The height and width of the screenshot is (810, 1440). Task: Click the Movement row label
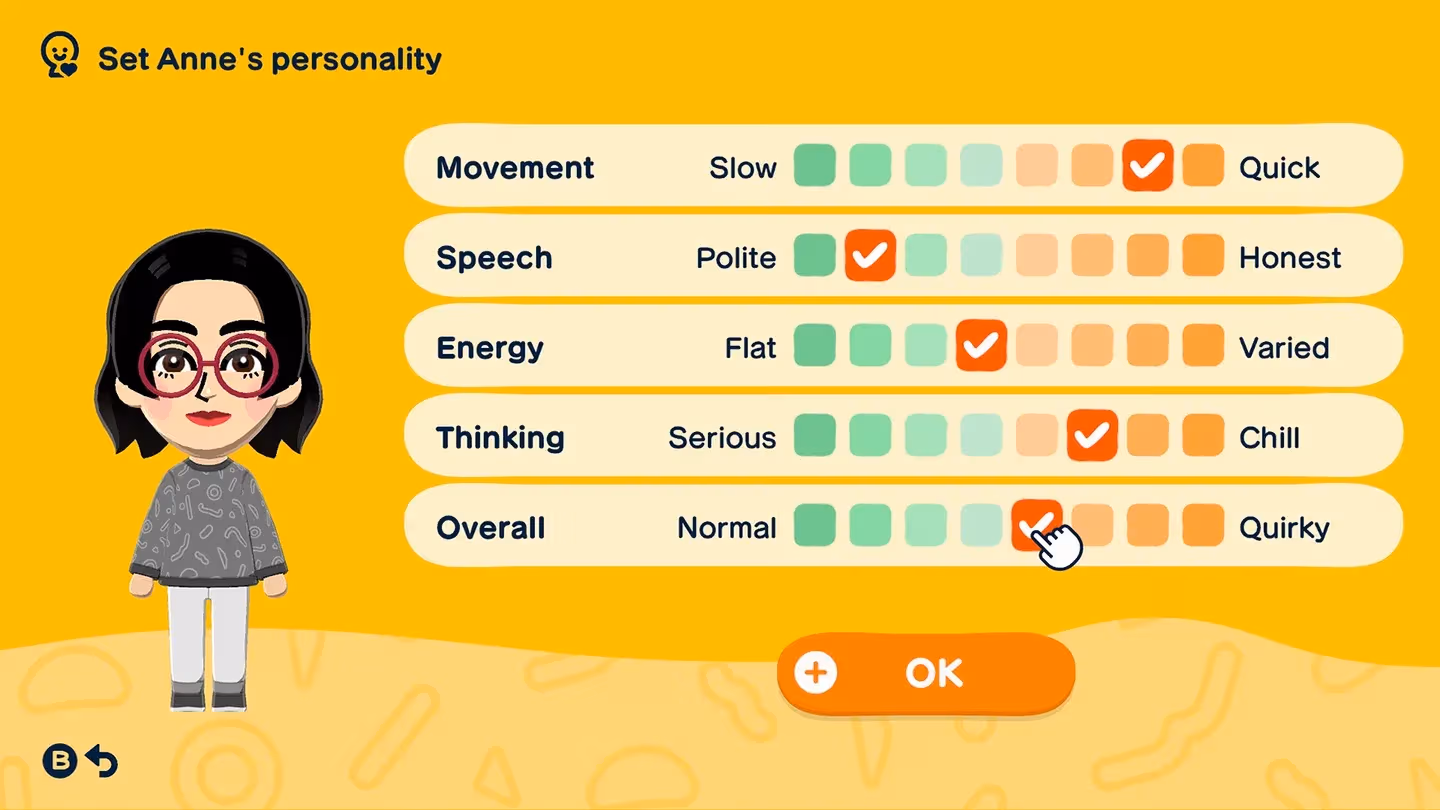[x=514, y=166]
